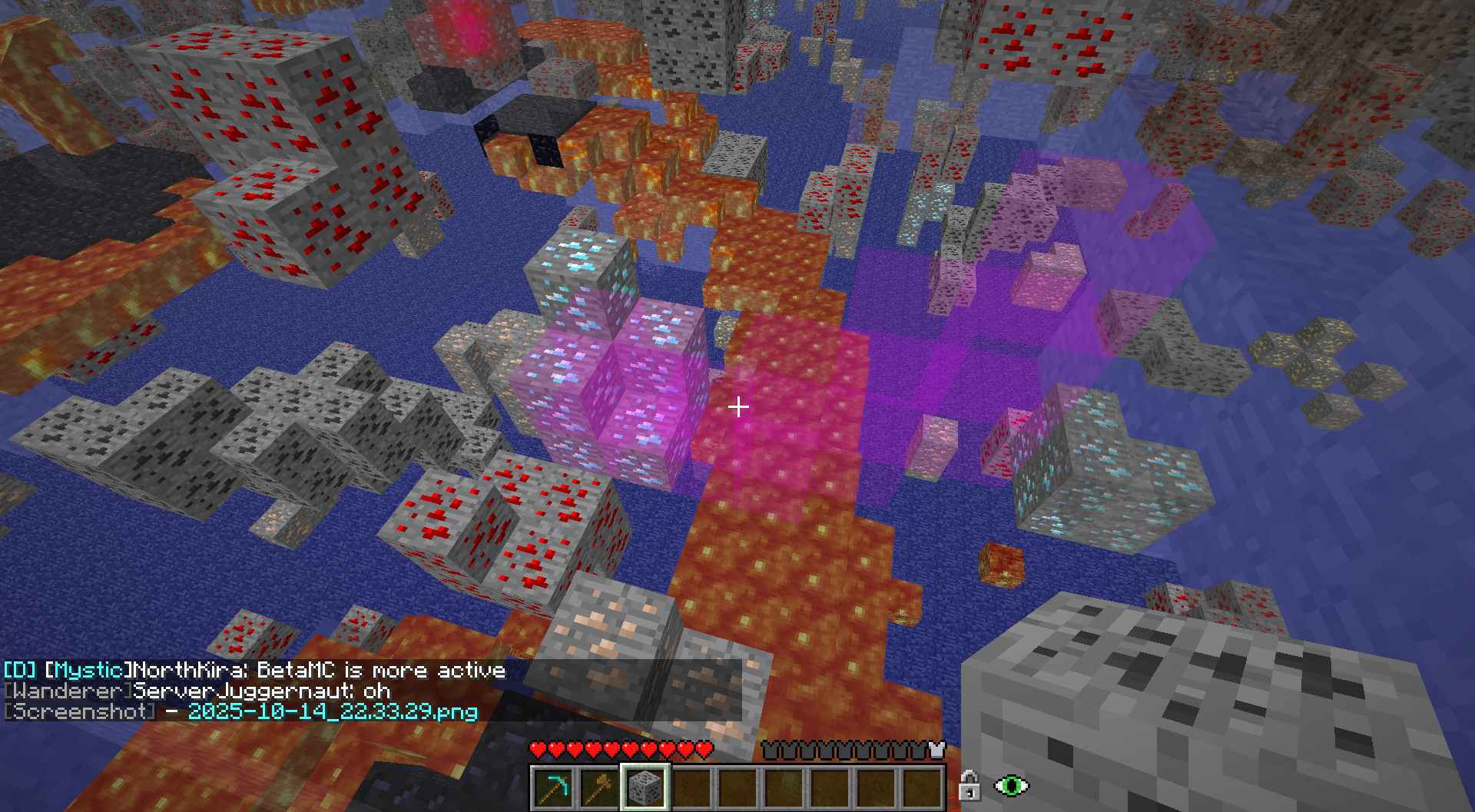Select the coal ore block slot
This screenshot has height=812, width=1475.
(x=645, y=787)
